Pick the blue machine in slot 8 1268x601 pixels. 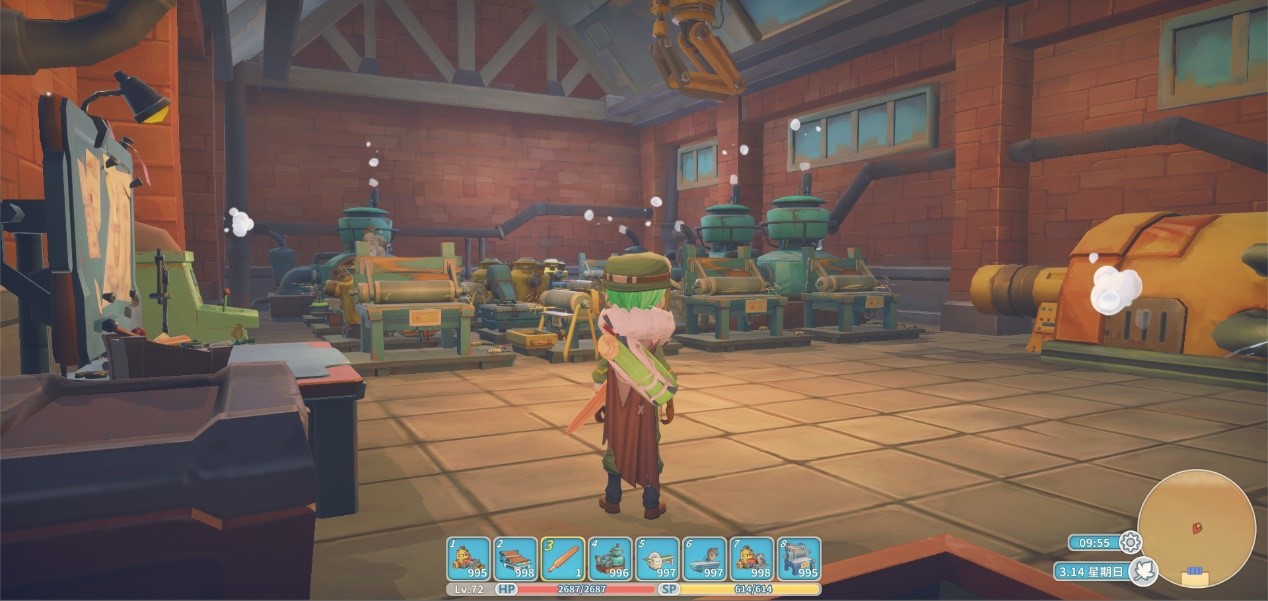(x=799, y=558)
